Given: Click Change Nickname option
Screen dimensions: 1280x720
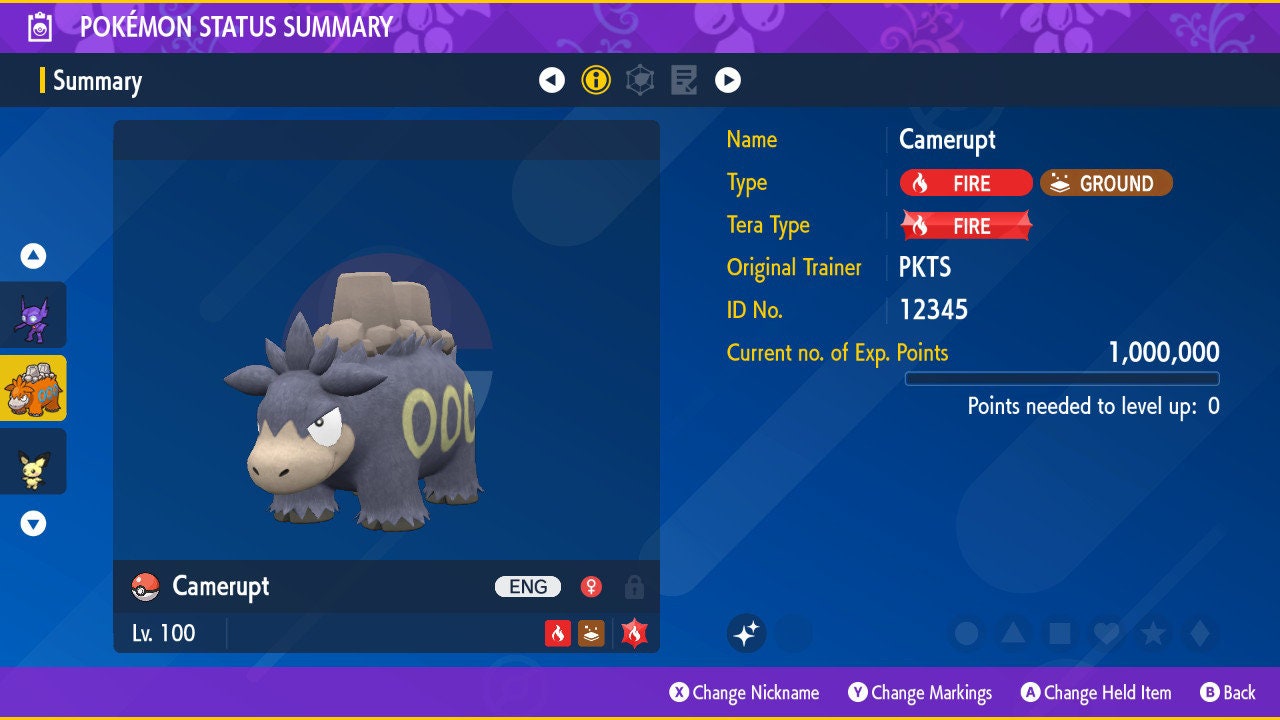Looking at the screenshot, I should coord(744,693).
